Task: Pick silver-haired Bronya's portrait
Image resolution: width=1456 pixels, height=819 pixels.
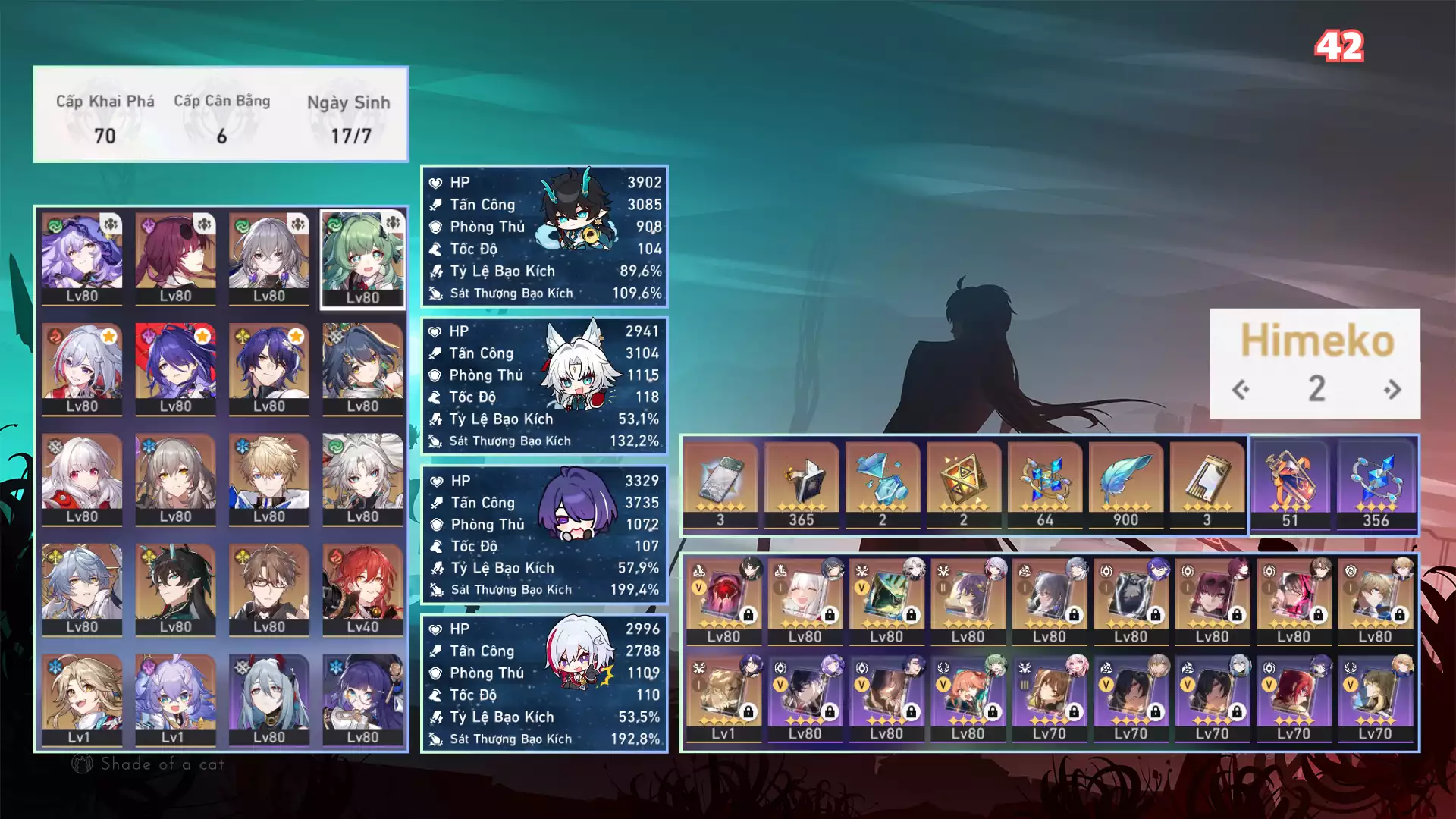Action: tap(269, 258)
